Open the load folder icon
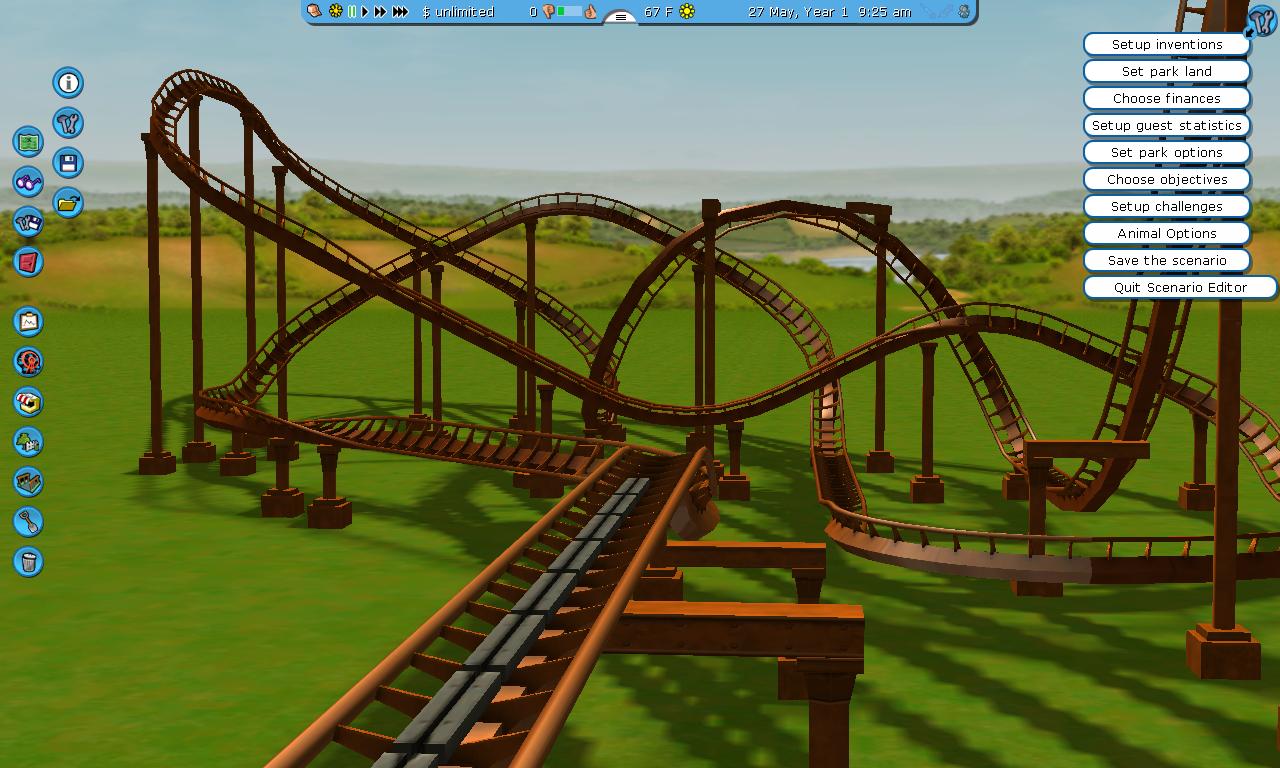The width and height of the screenshot is (1280, 768). pyautogui.click(x=68, y=203)
